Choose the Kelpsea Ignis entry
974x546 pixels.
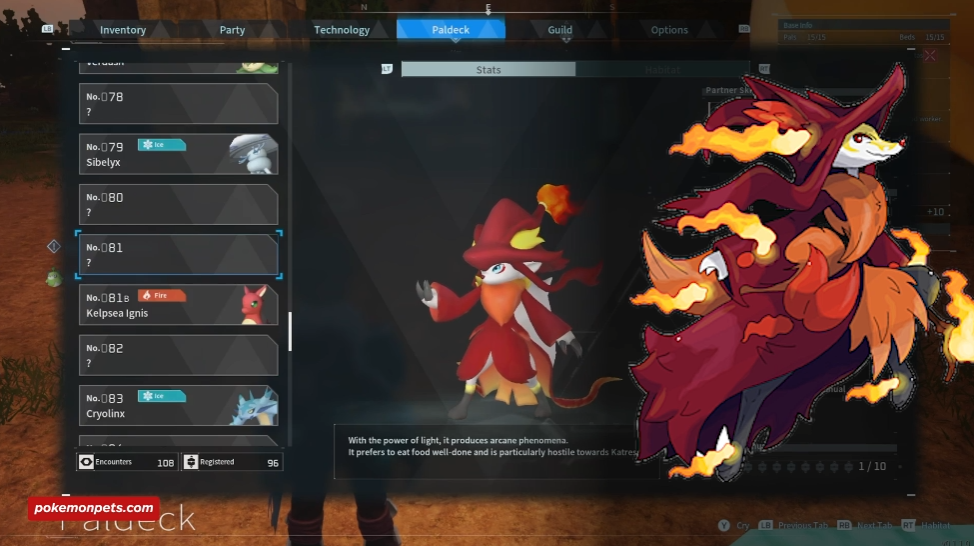[178, 305]
